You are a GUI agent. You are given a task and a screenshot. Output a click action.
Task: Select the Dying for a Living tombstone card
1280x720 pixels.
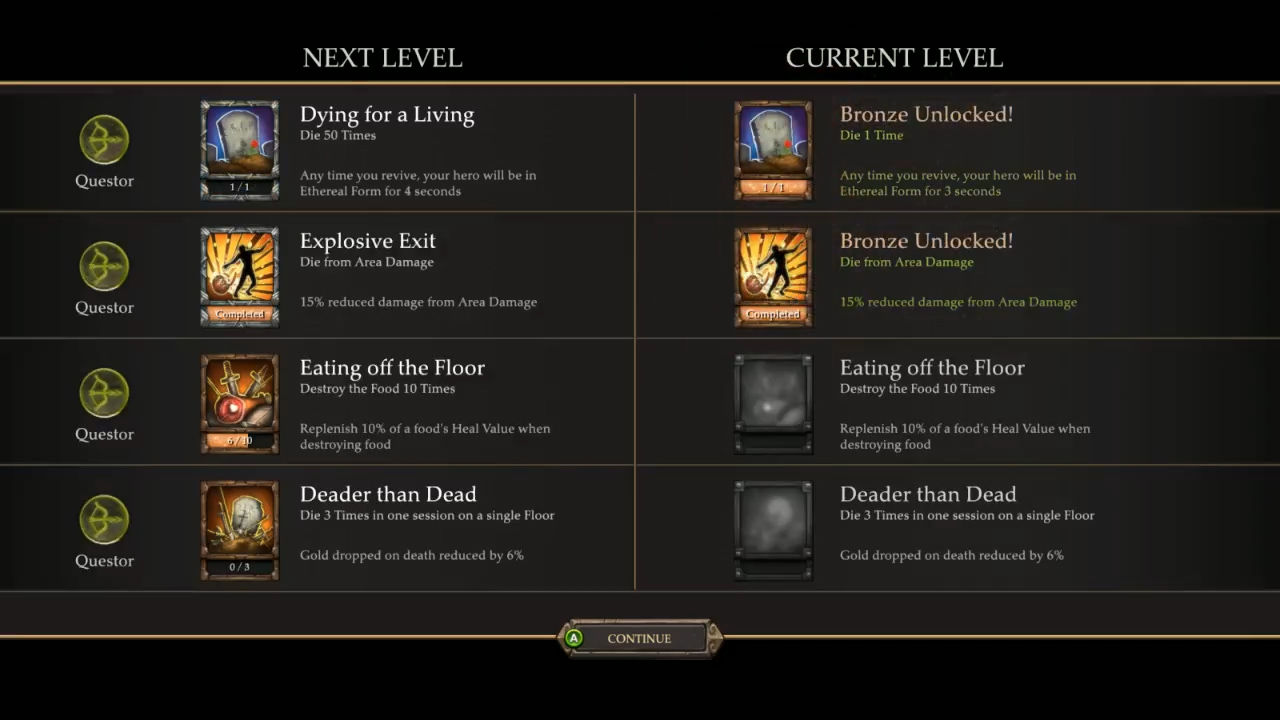239,149
